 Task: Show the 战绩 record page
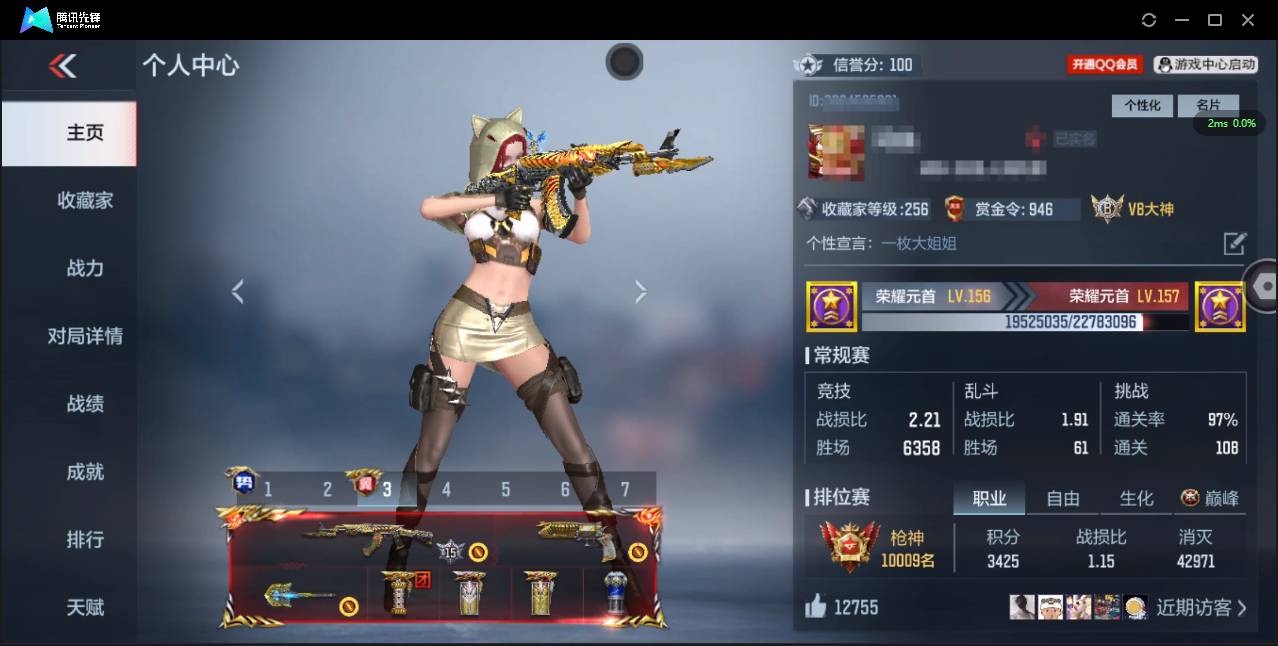(85, 404)
